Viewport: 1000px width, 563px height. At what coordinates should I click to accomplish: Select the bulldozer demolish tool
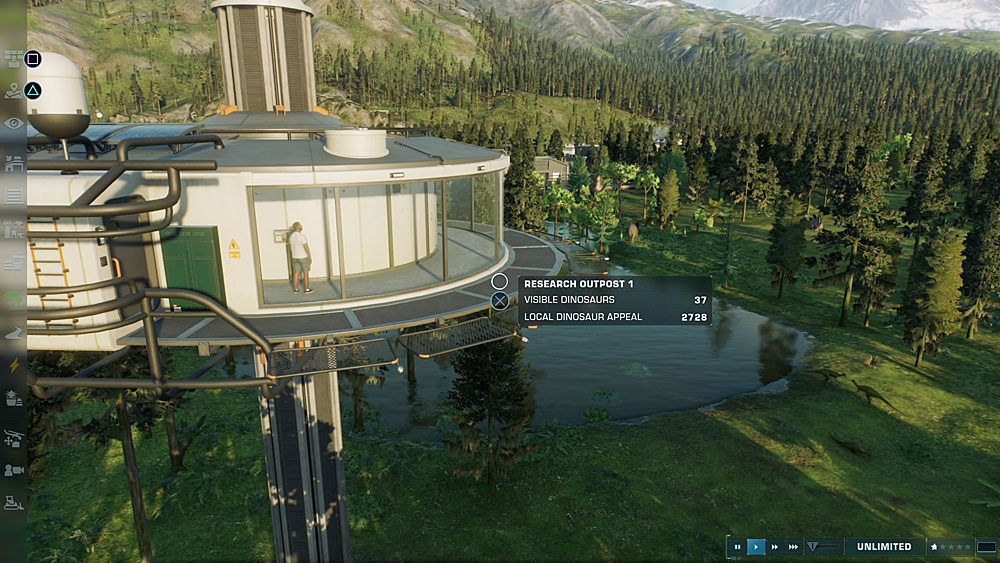tap(14, 503)
